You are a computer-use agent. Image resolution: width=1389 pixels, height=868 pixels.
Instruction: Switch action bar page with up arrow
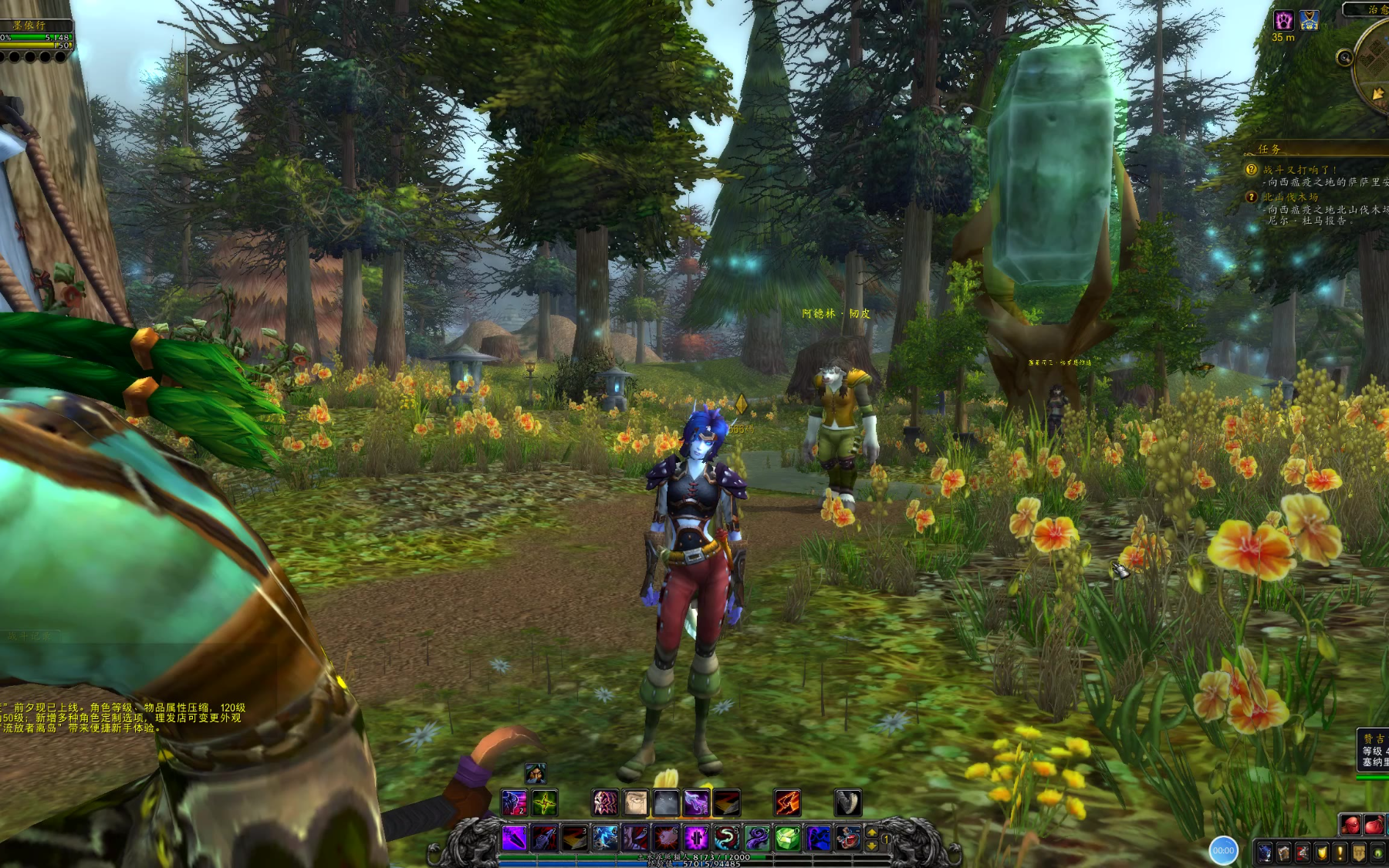[x=872, y=832]
